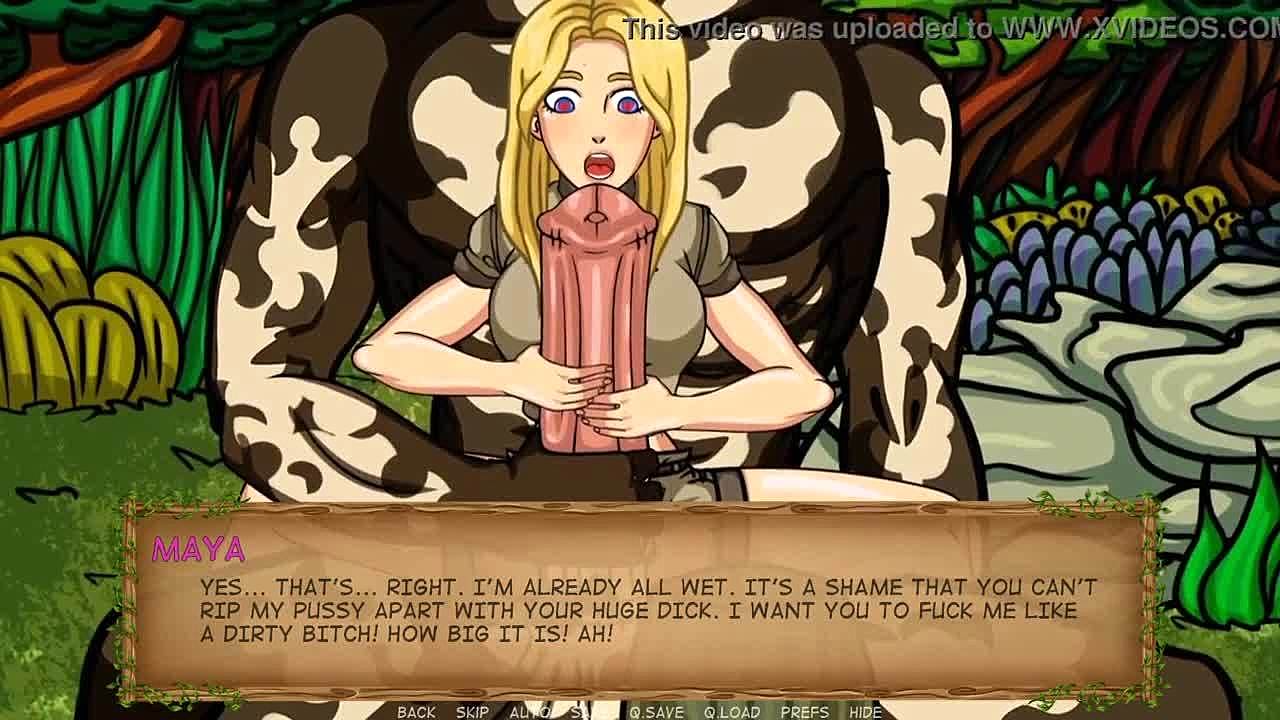
Task: Hide the dialogue box with HIDE
Action: click(865, 712)
